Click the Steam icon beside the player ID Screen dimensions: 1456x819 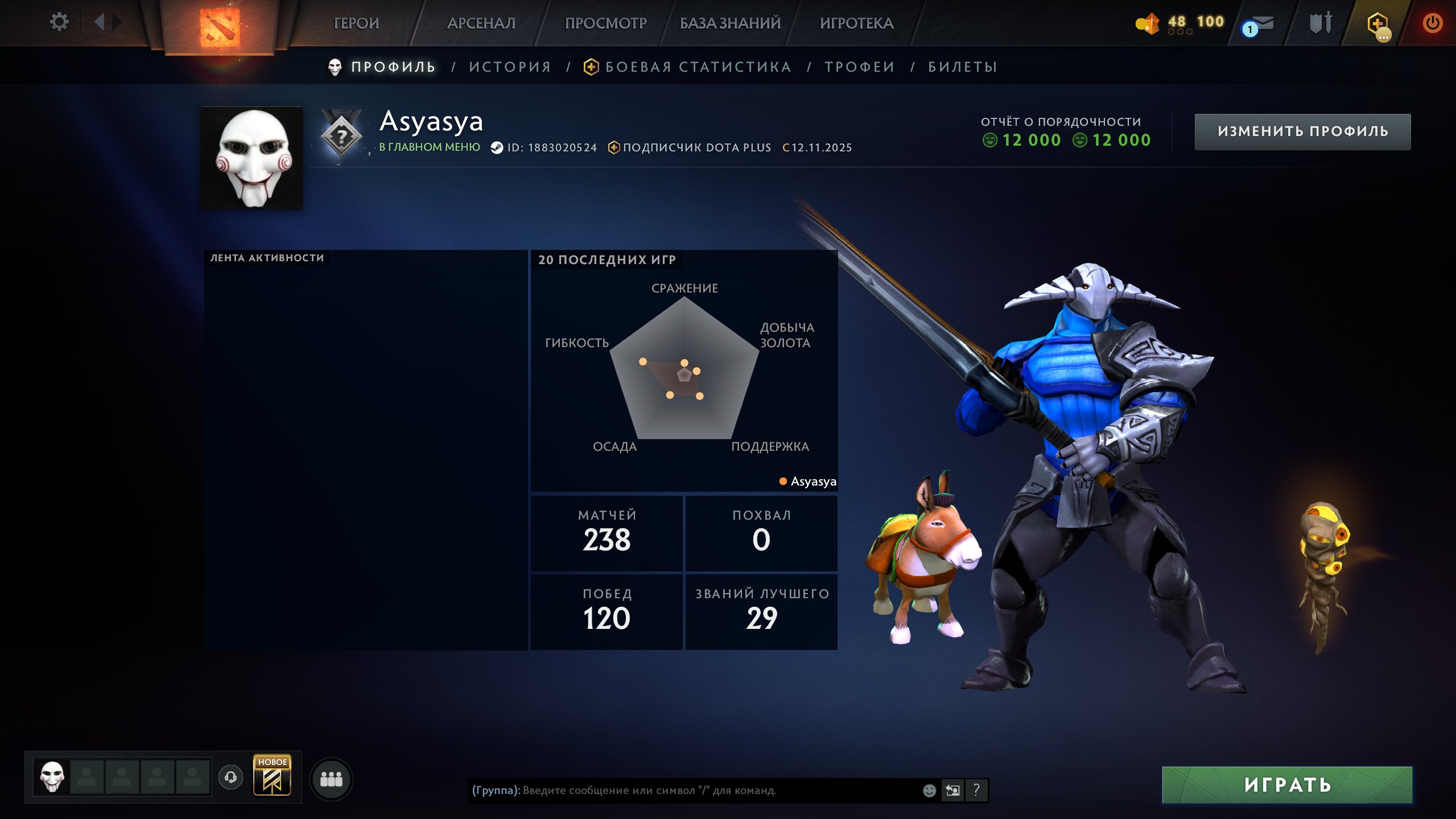tap(496, 147)
